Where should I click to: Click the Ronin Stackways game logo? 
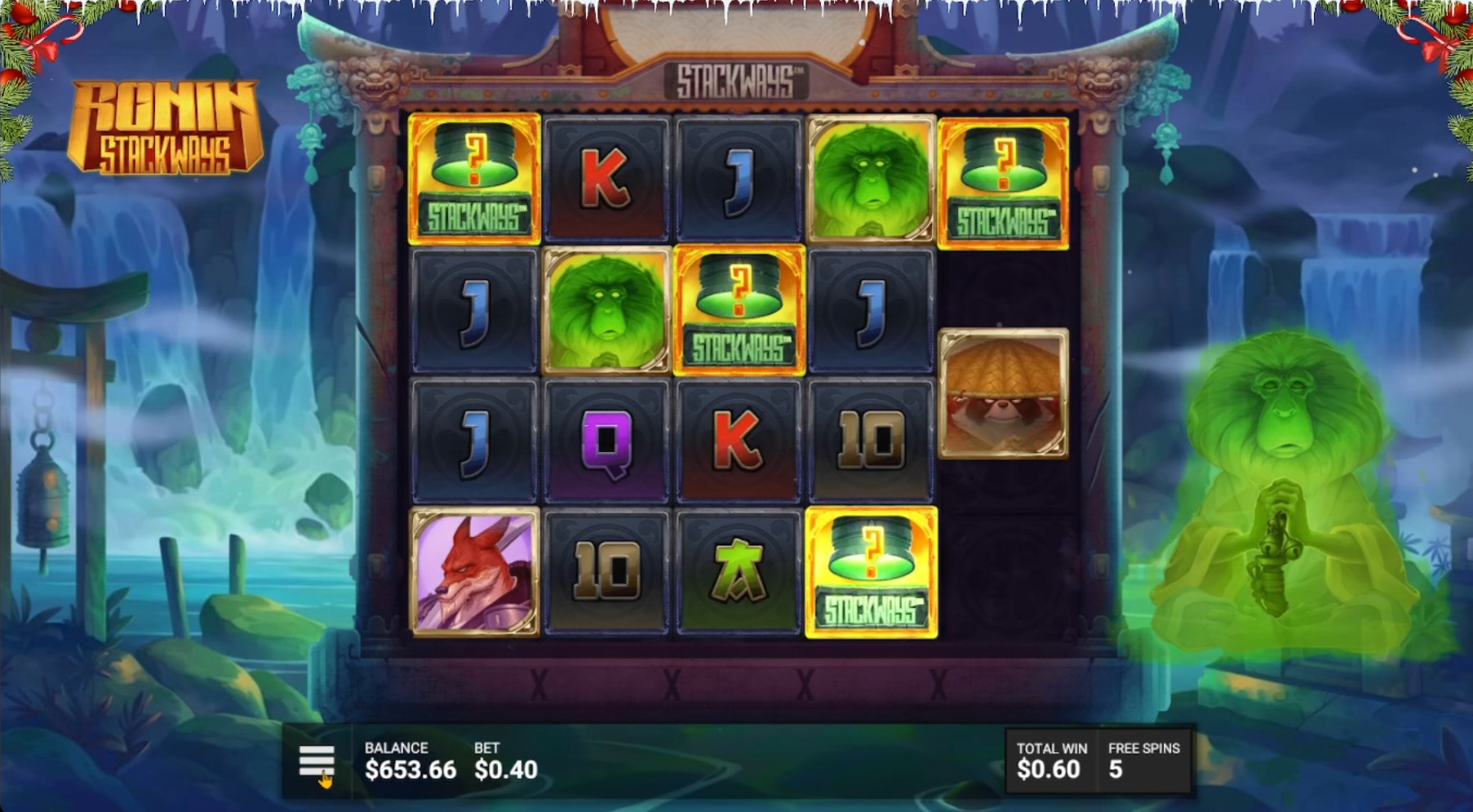click(x=163, y=118)
